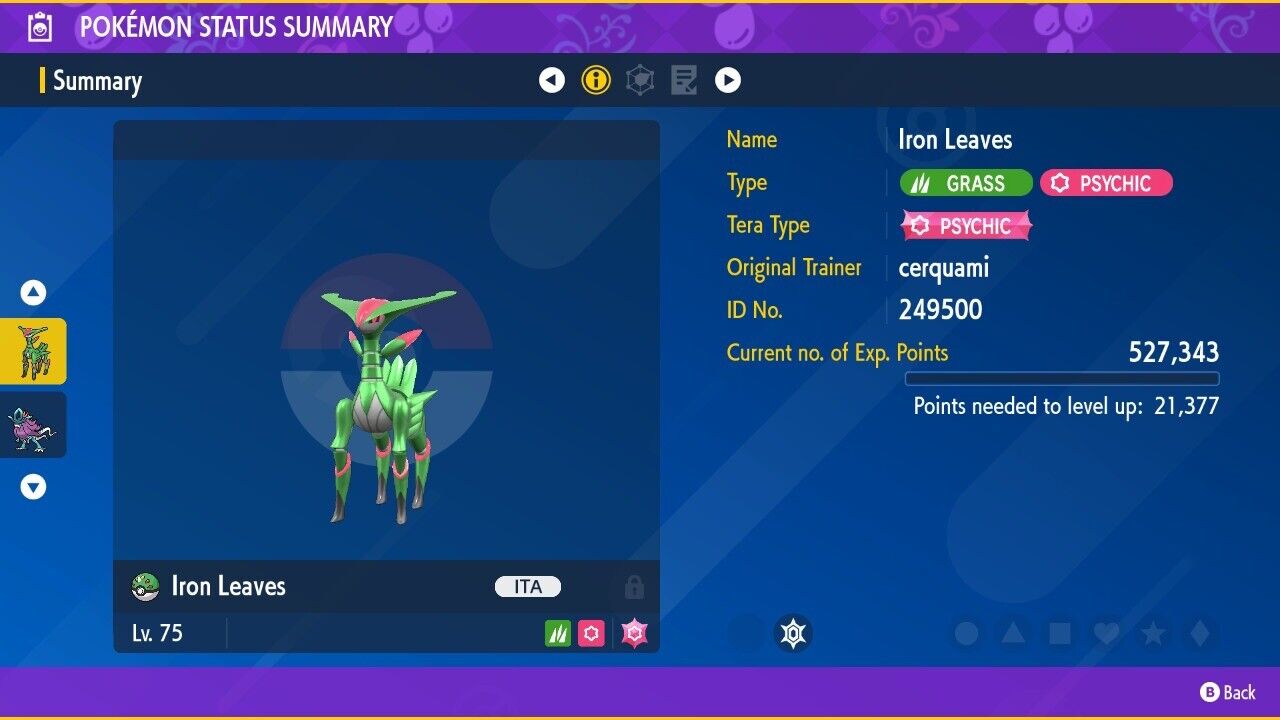Click the Grass type badge
1280x720 pixels.
(966, 183)
